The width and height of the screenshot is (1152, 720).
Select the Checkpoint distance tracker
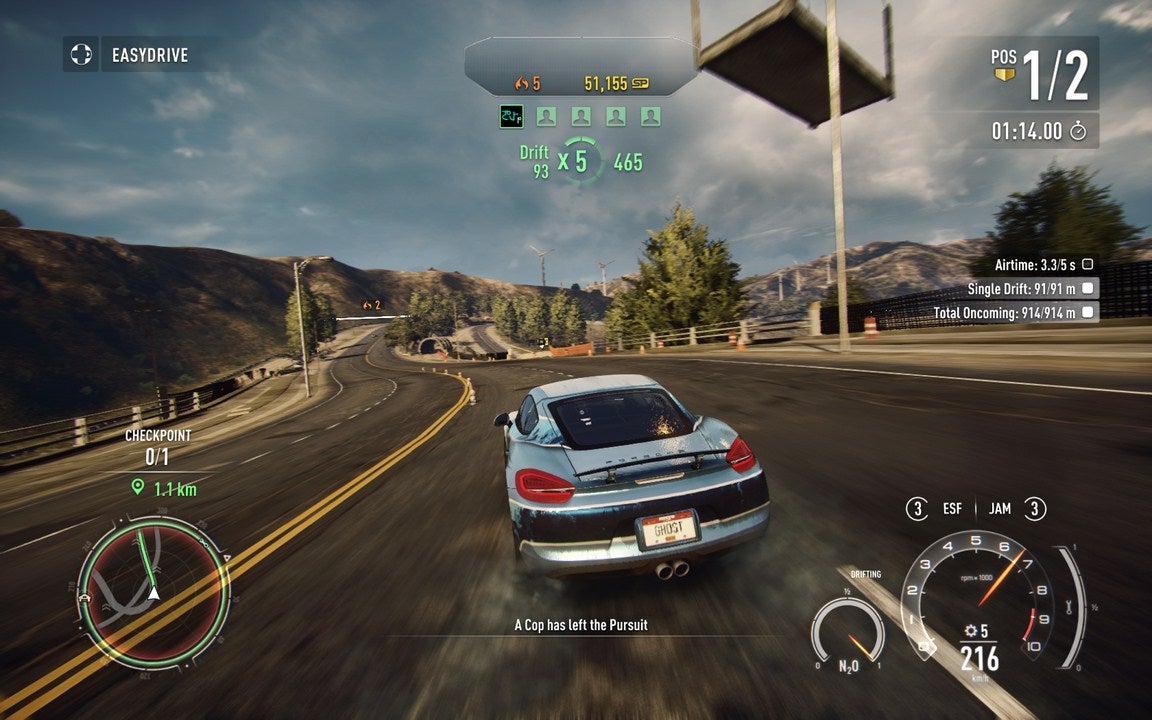(159, 463)
